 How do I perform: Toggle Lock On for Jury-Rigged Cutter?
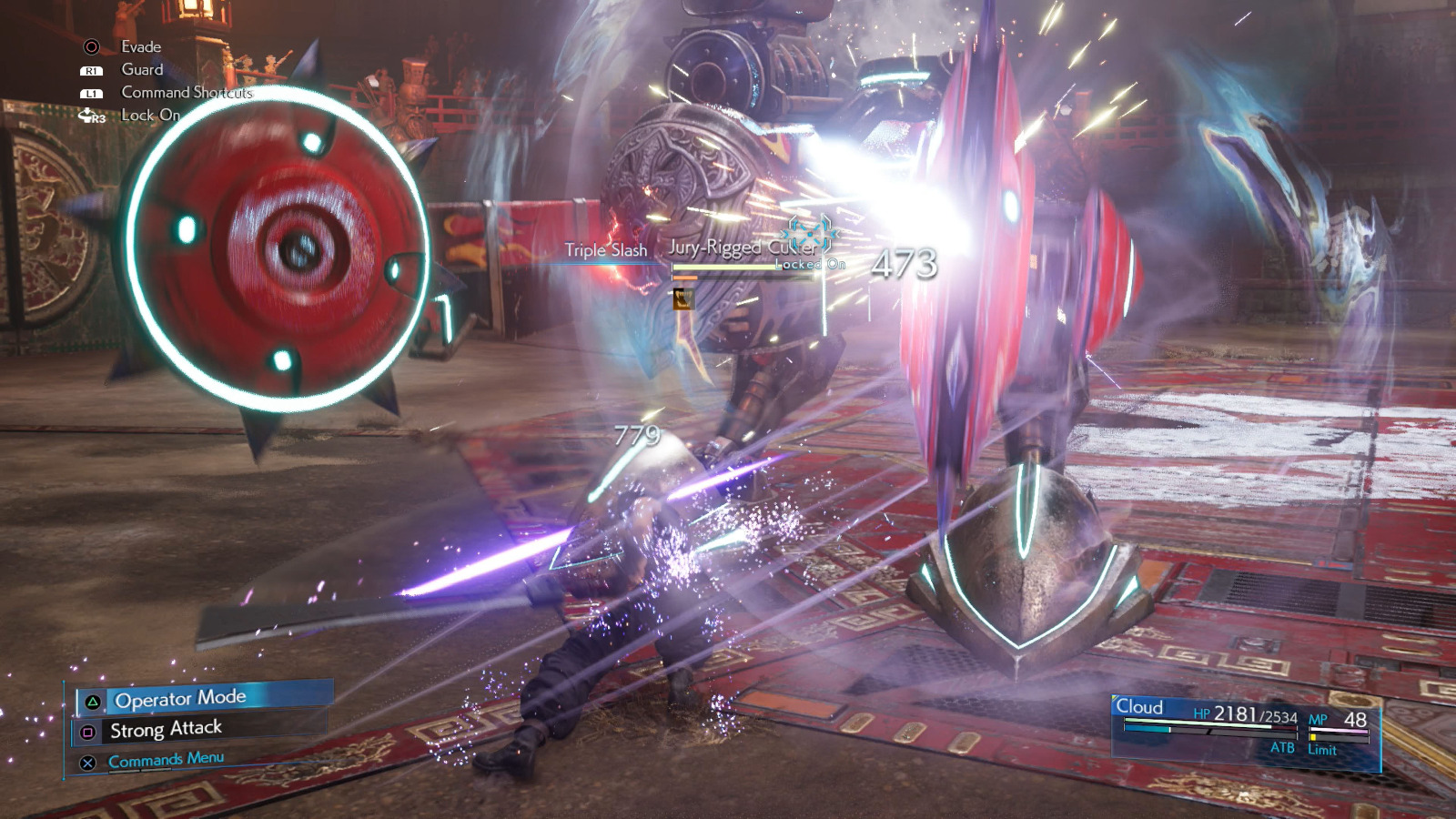[x=808, y=264]
